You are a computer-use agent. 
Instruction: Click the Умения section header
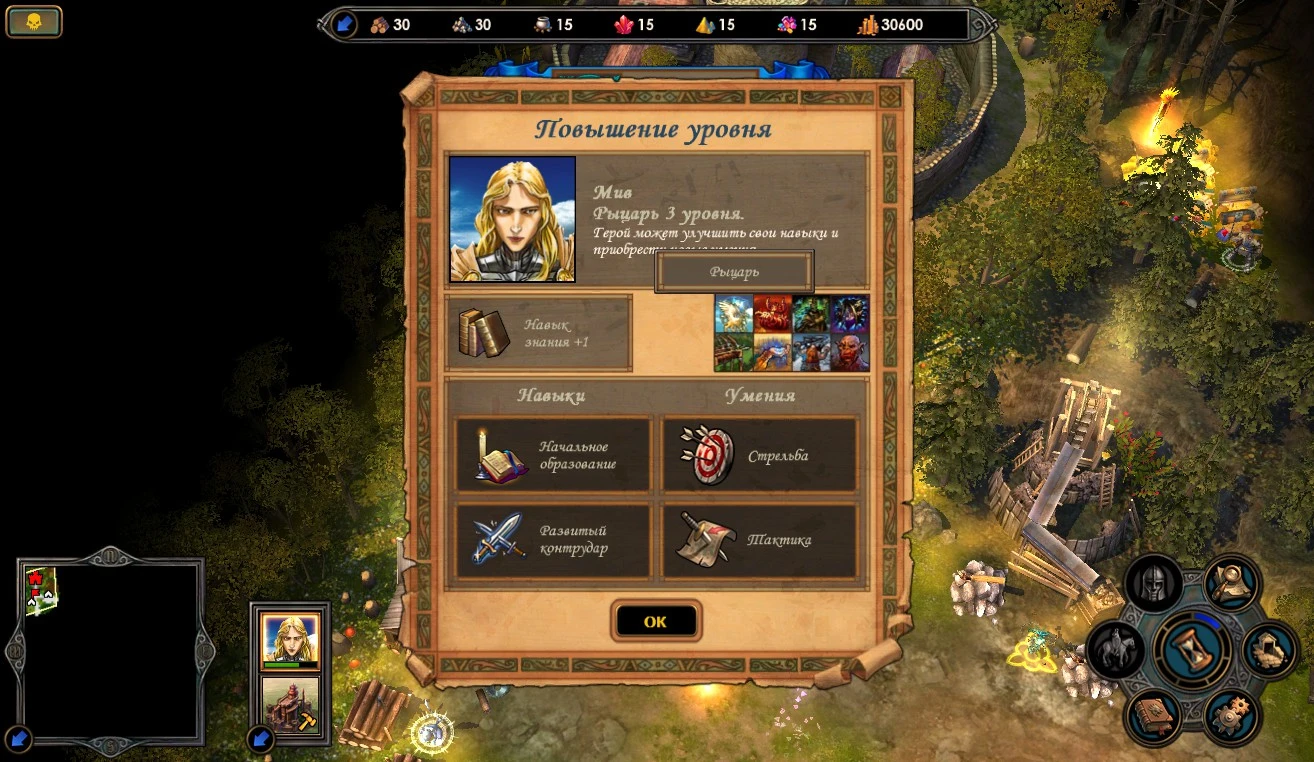click(x=762, y=396)
